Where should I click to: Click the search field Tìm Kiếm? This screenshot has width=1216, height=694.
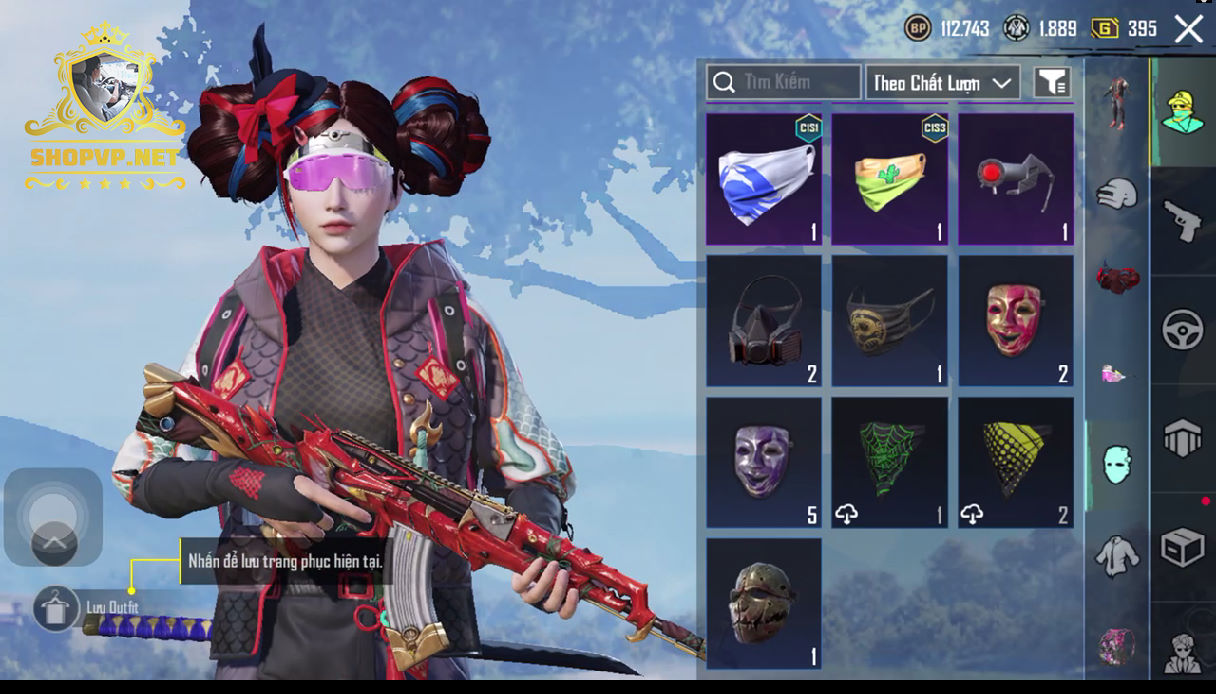tap(784, 82)
